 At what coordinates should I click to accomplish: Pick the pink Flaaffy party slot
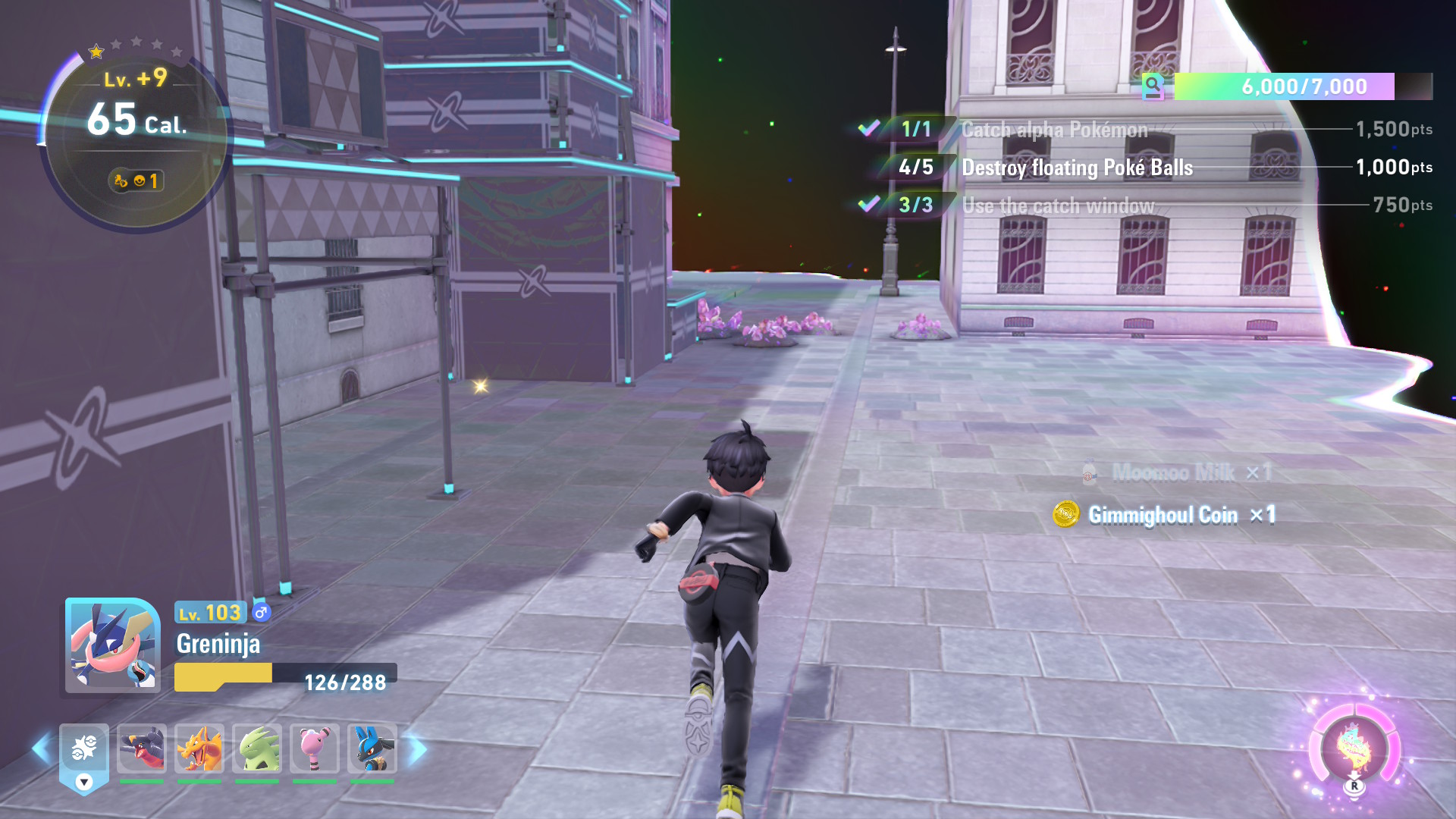pos(315,748)
